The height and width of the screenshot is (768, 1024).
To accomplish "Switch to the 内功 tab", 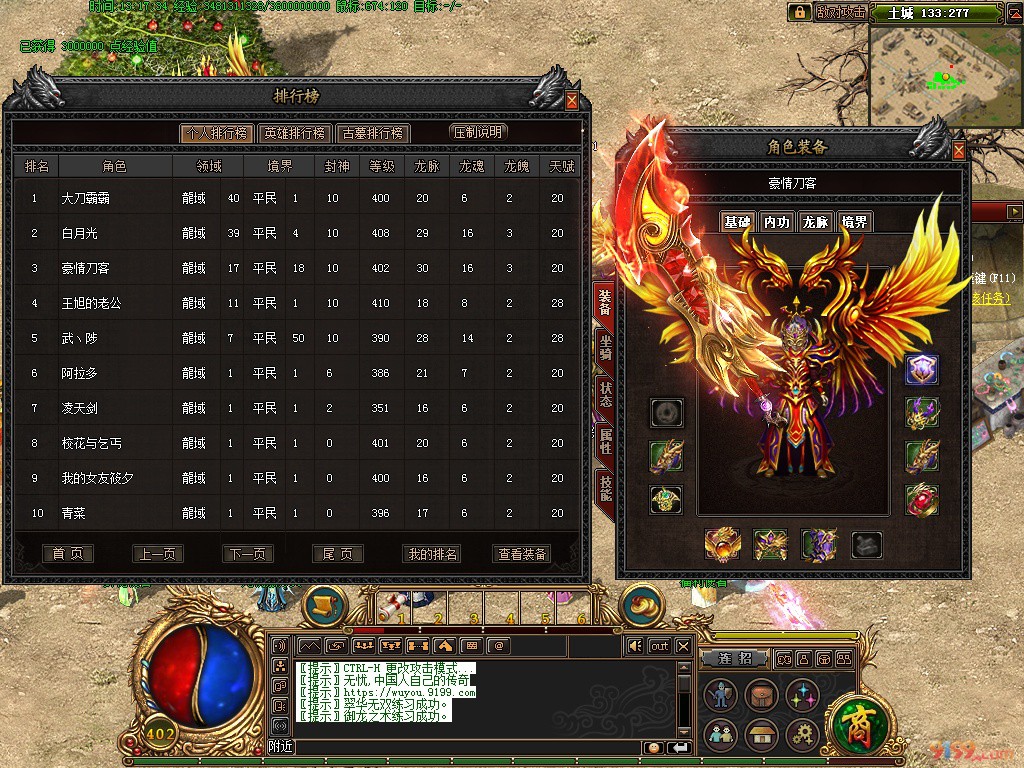I will tap(777, 222).
